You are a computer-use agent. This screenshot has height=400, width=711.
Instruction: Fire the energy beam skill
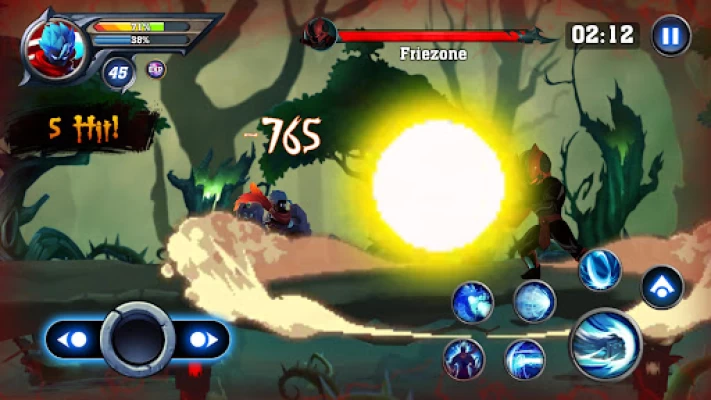coord(524,358)
